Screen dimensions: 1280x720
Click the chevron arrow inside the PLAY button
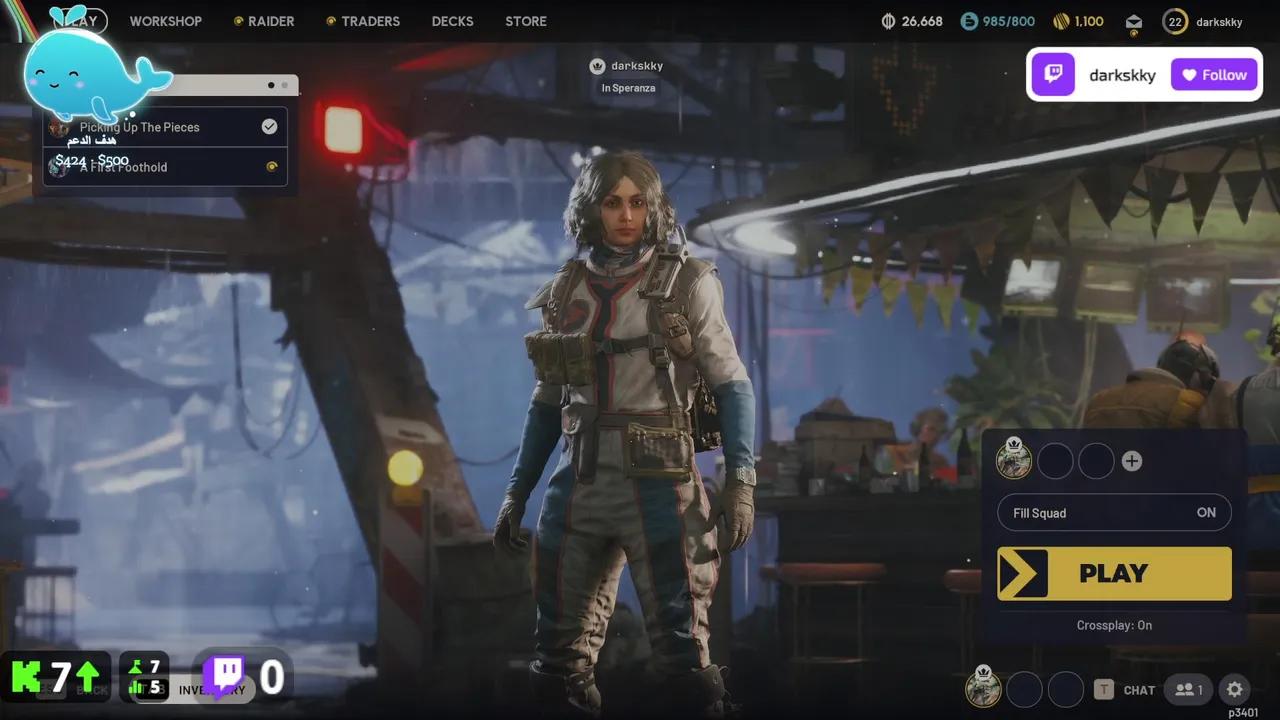click(x=1024, y=573)
